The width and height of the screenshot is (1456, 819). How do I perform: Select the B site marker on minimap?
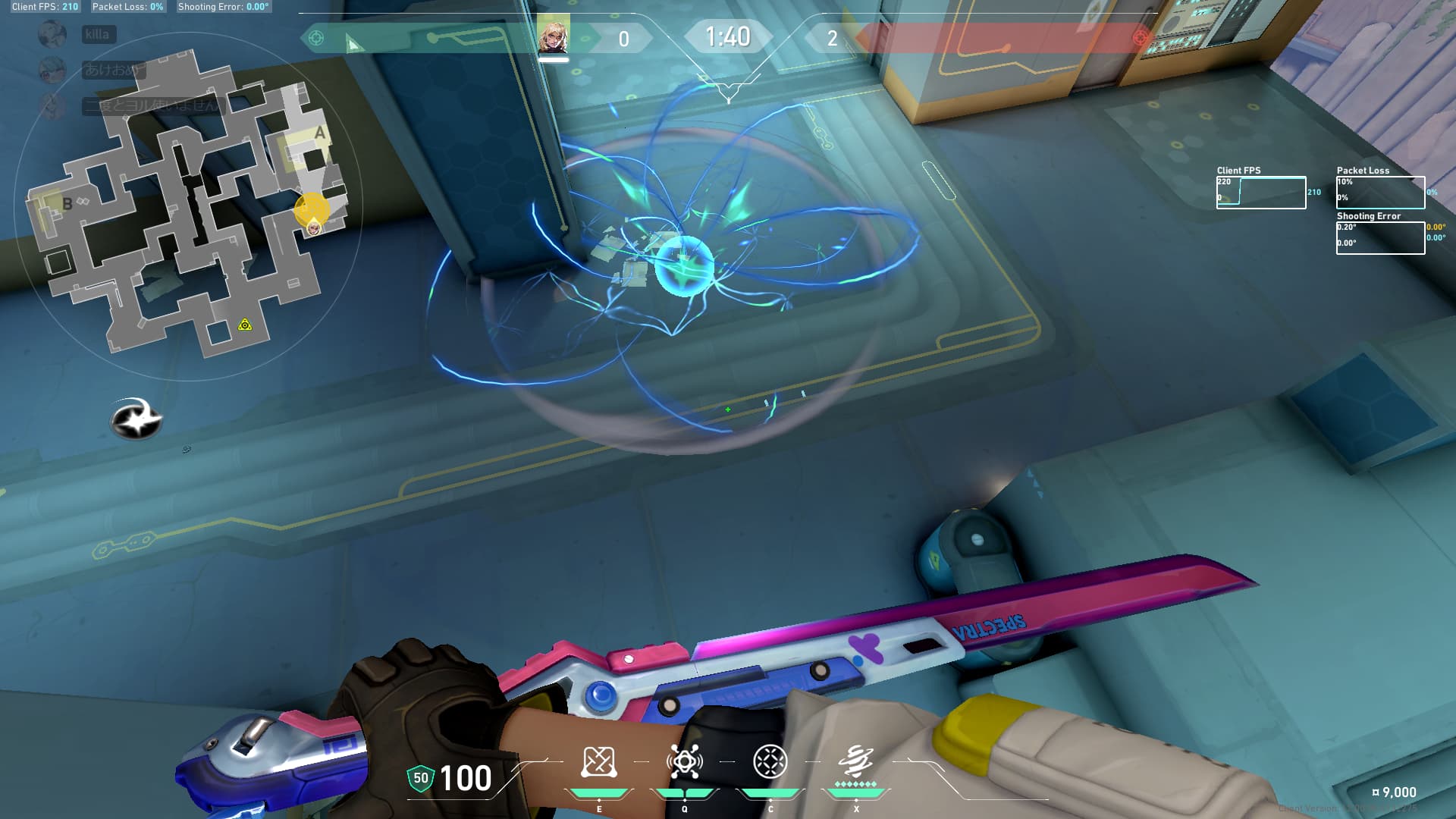tap(67, 203)
